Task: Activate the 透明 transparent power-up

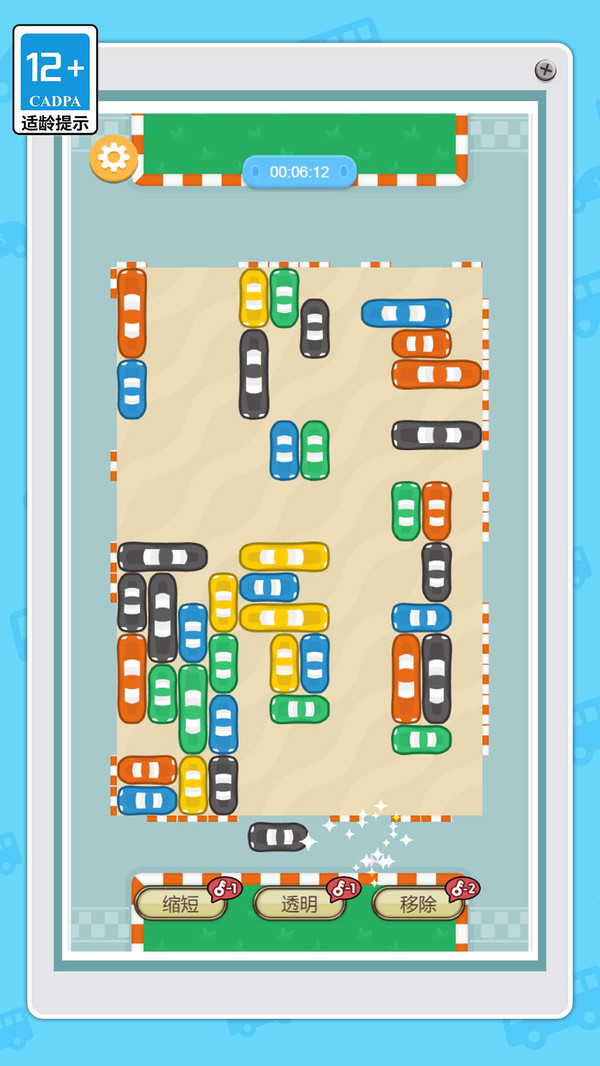Action: [x=299, y=904]
